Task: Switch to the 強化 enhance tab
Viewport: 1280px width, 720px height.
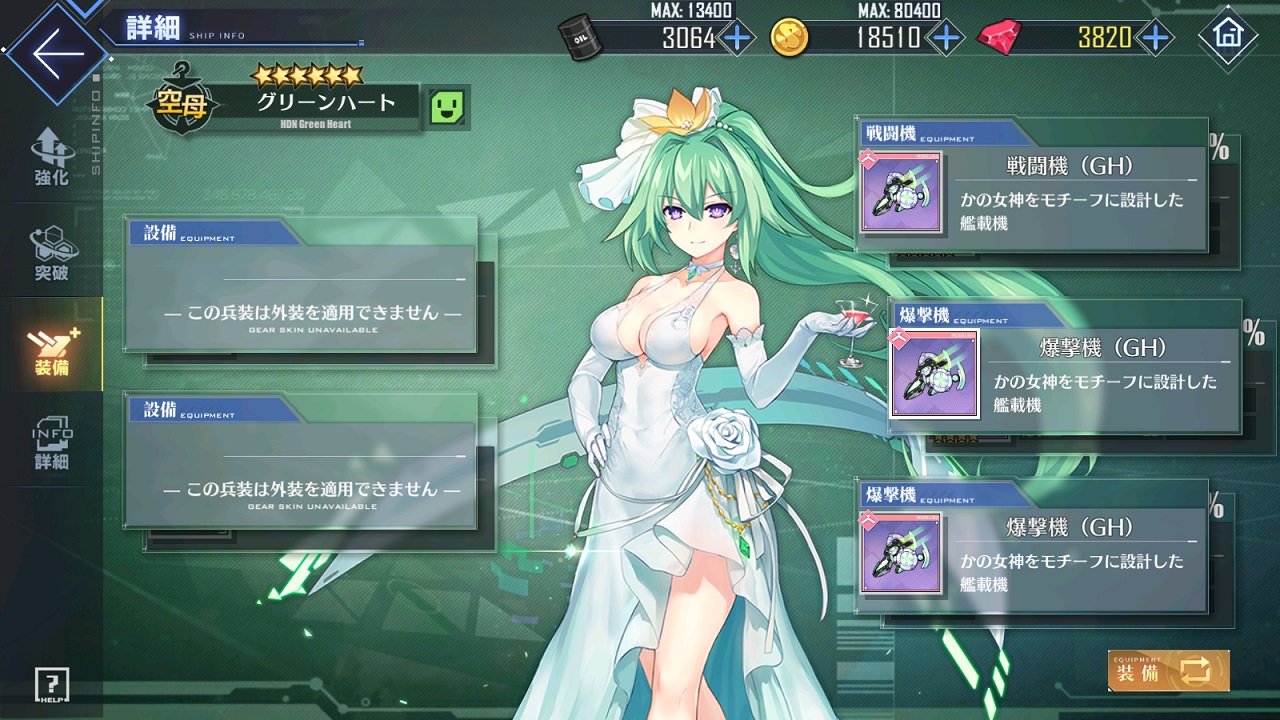Action: (x=52, y=158)
